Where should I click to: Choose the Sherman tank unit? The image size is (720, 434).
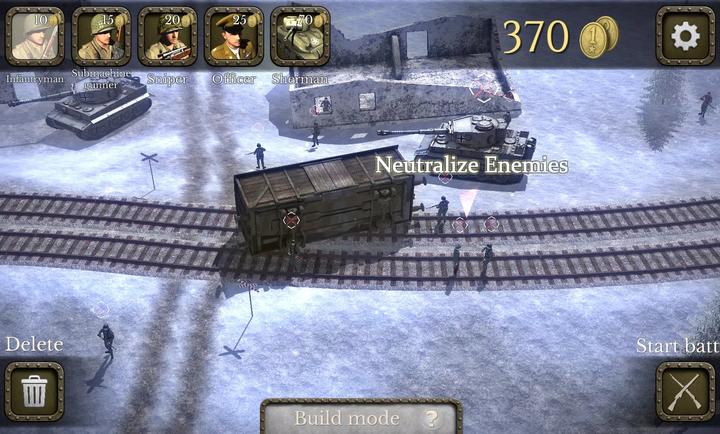coord(299,36)
